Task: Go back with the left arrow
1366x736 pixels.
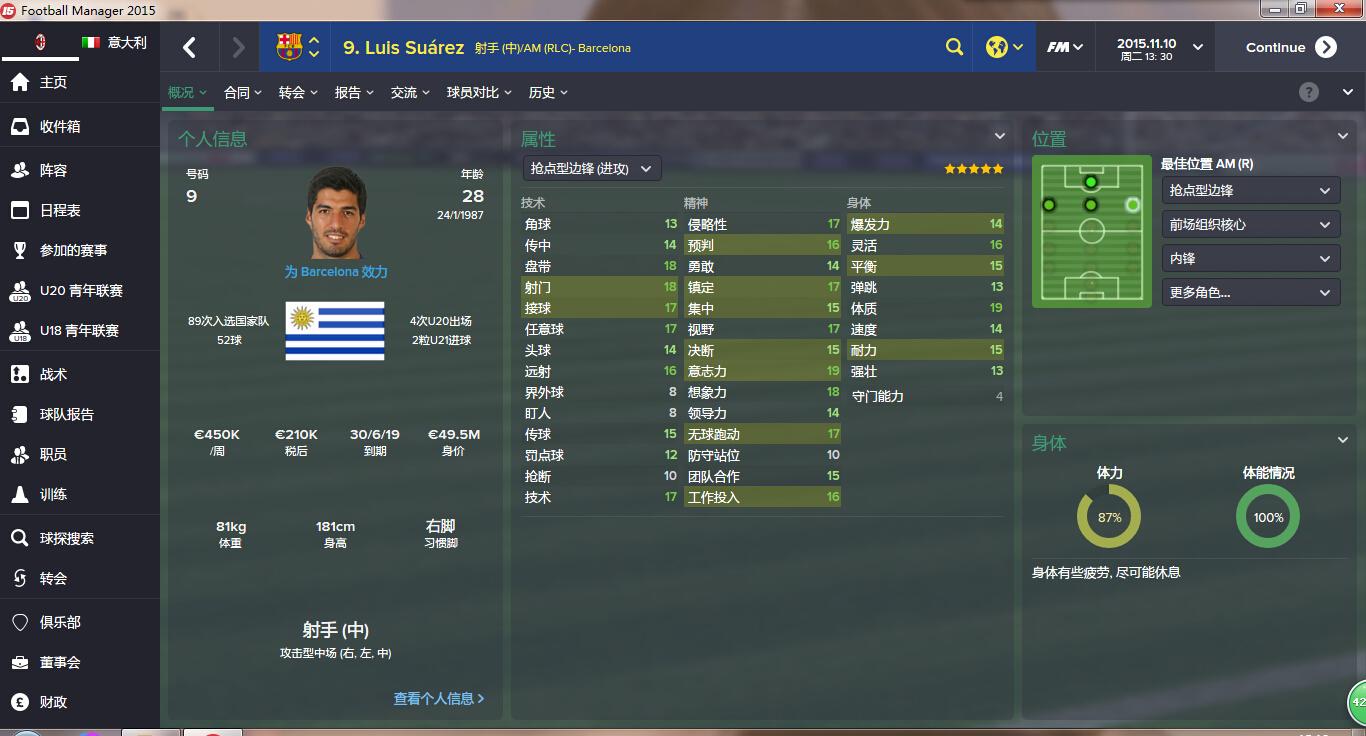Action: (190, 48)
